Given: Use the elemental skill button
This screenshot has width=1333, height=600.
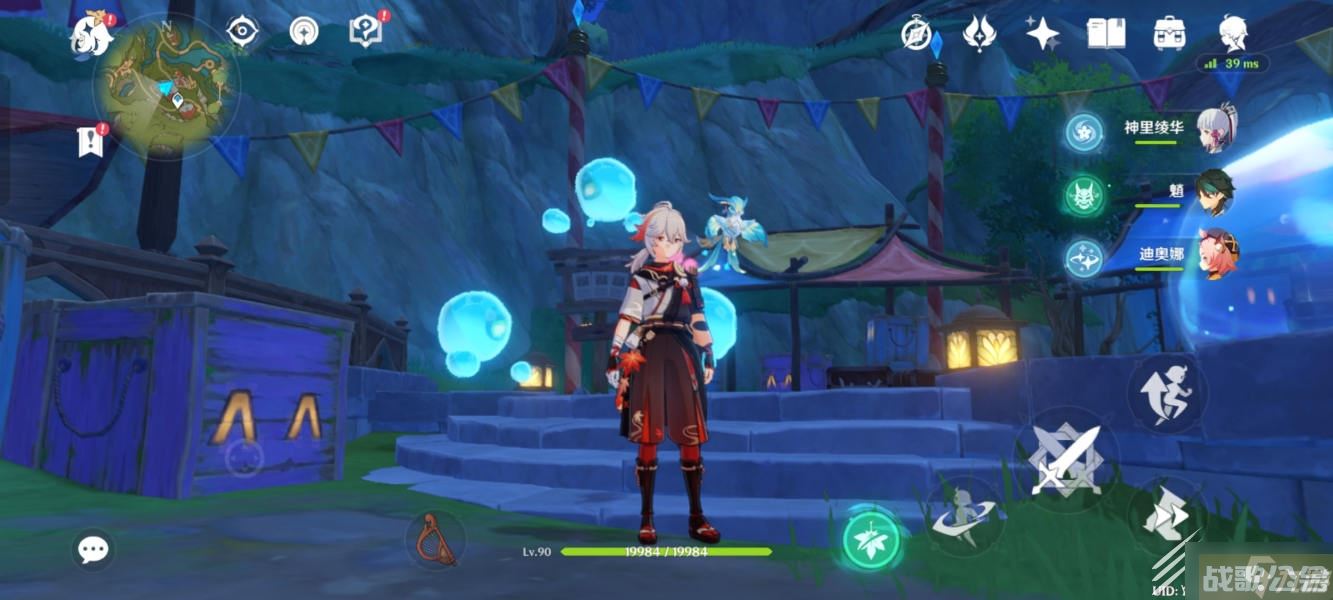Looking at the screenshot, I should pyautogui.click(x=962, y=515).
